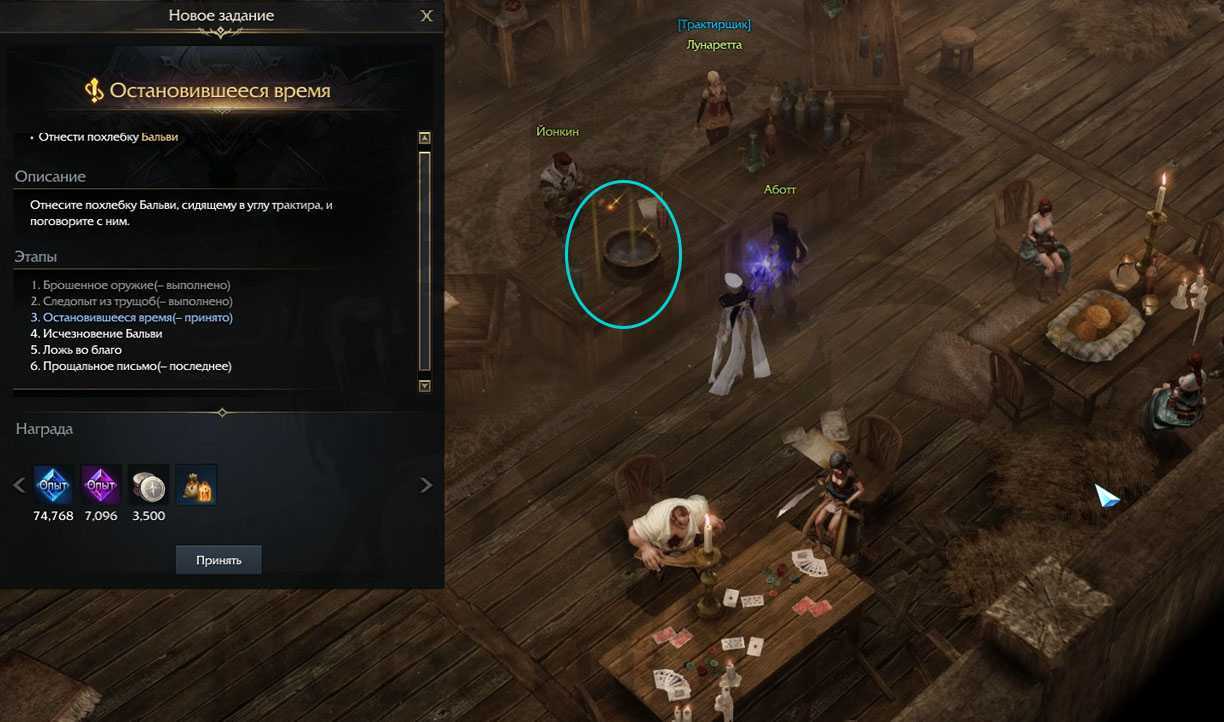This screenshot has height=722, width=1224.
Task: Select stage 3 Остановившееся время
Action: [131, 317]
